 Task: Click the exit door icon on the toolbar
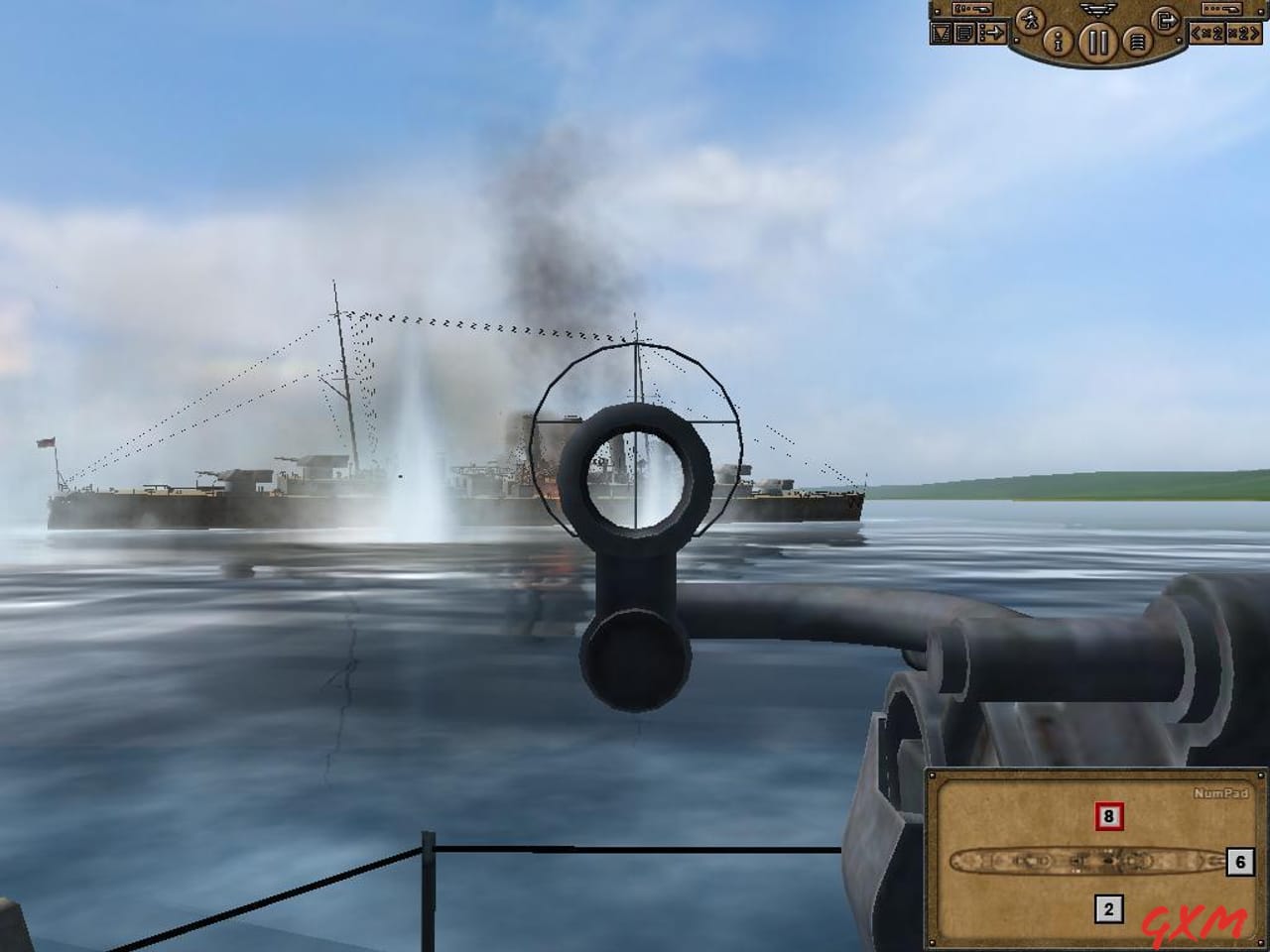point(1167,21)
